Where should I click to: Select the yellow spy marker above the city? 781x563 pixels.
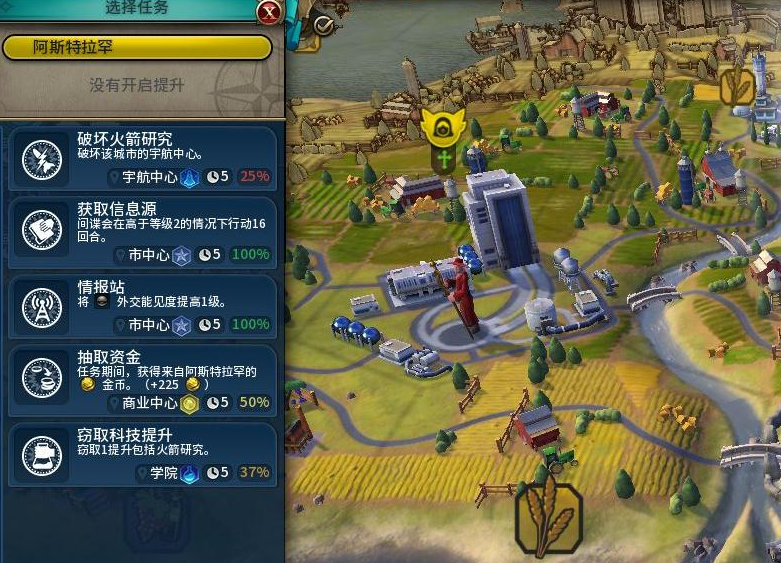440,127
